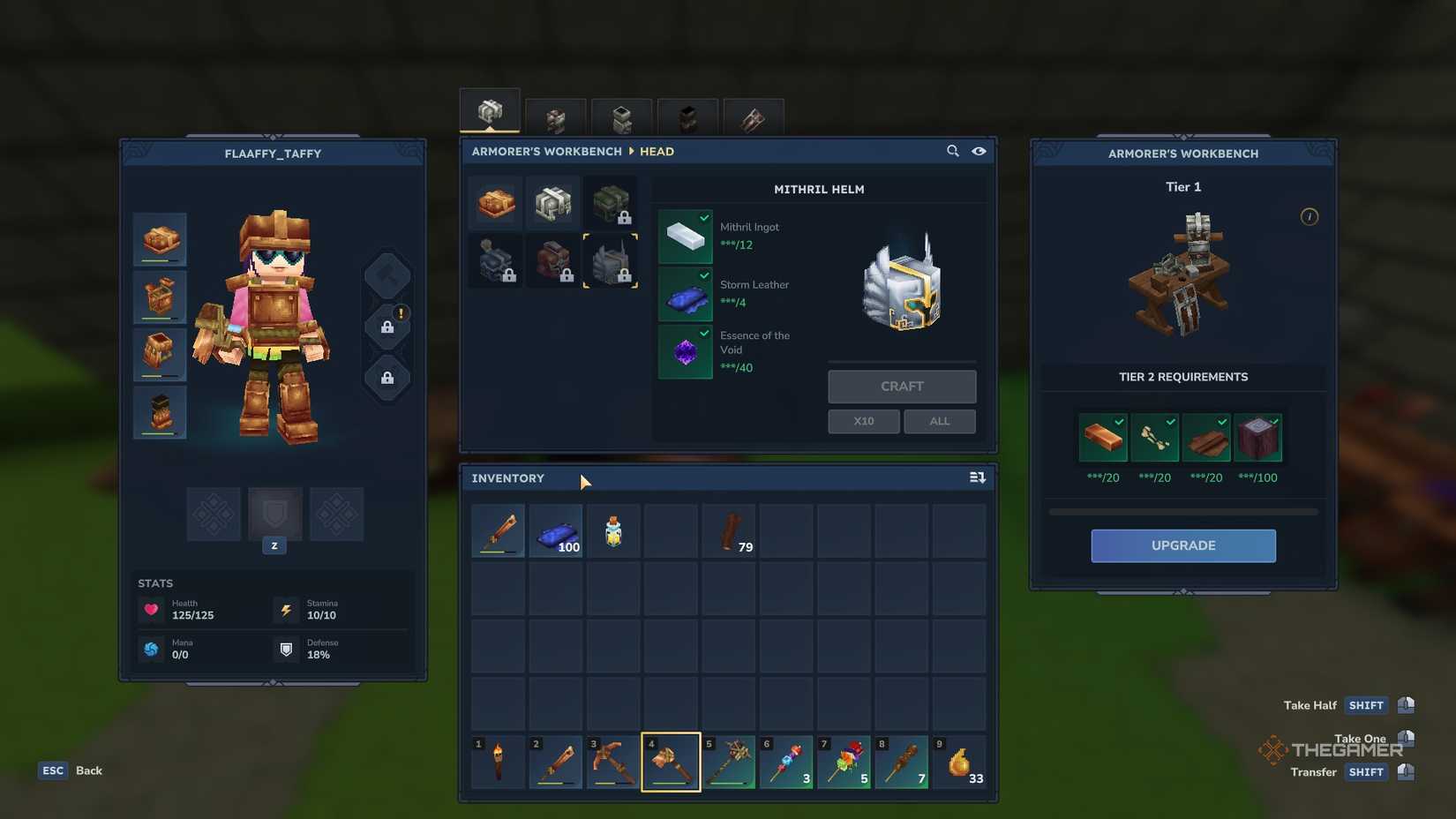The width and height of the screenshot is (1456, 819).
Task: Open the workbench tier info icon
Action: tap(1309, 217)
